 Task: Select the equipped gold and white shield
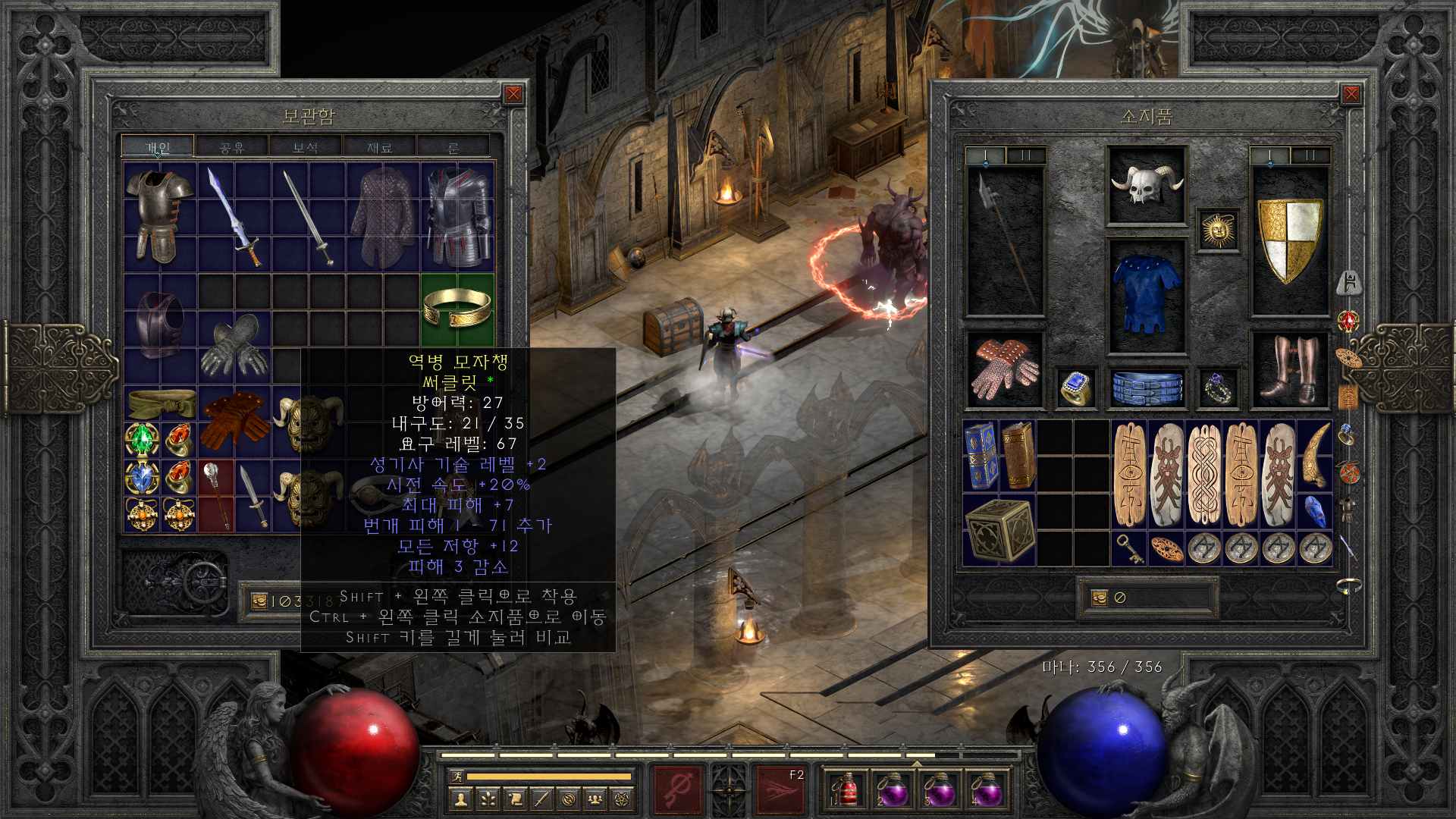tap(1289, 240)
